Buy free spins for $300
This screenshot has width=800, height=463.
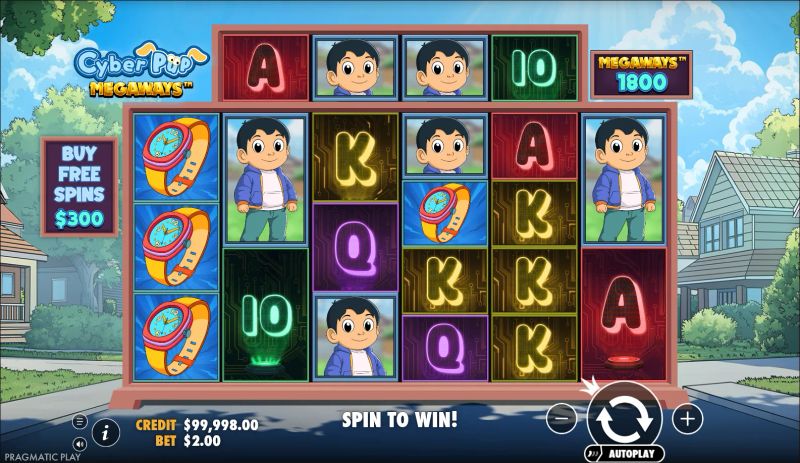79,184
